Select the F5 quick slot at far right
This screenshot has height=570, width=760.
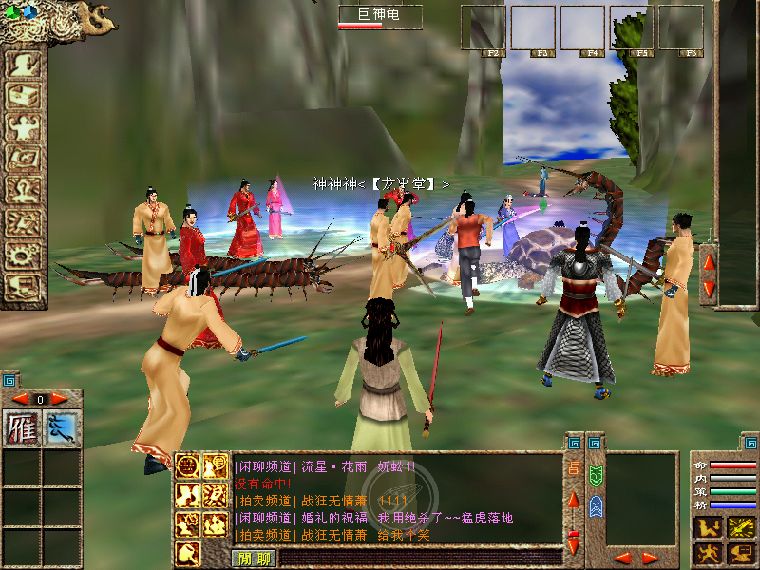[680, 27]
